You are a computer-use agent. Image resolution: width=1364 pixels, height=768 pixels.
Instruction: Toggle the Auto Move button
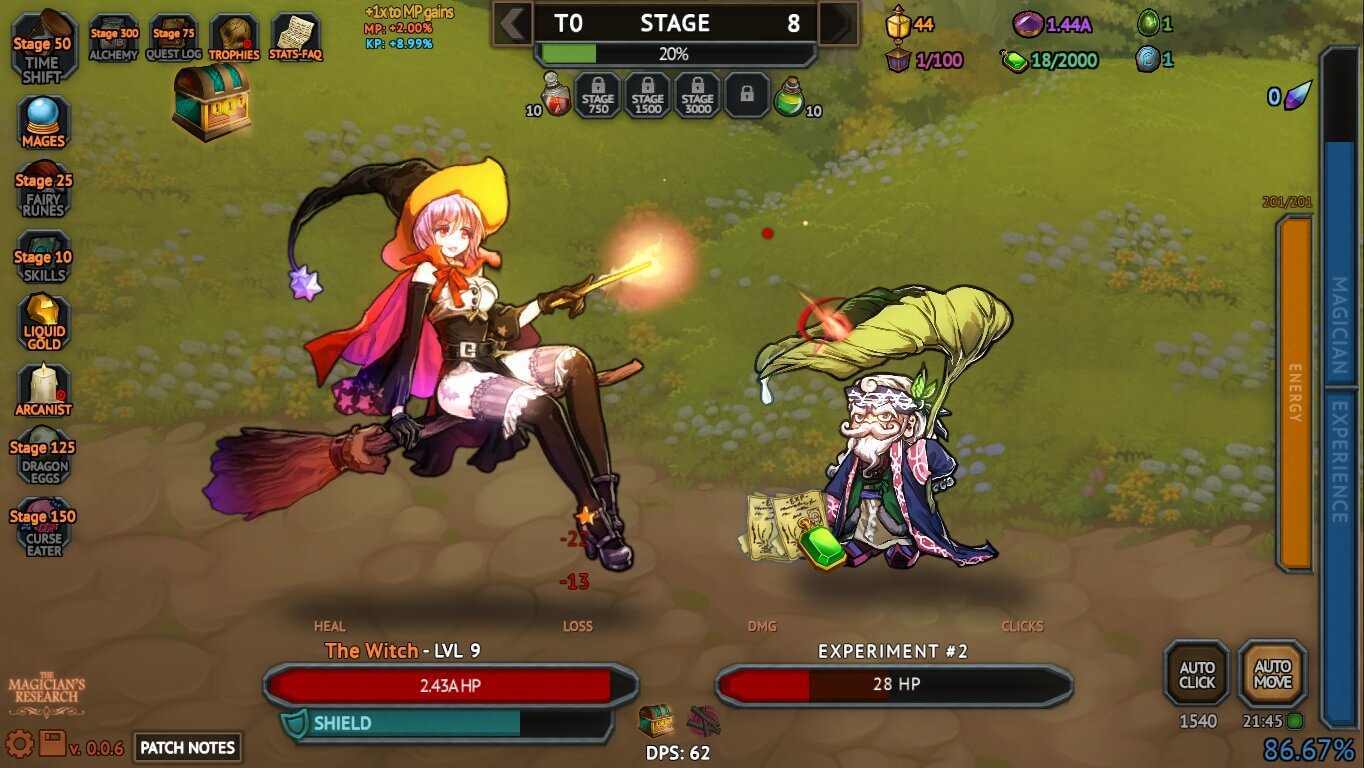pos(1272,674)
